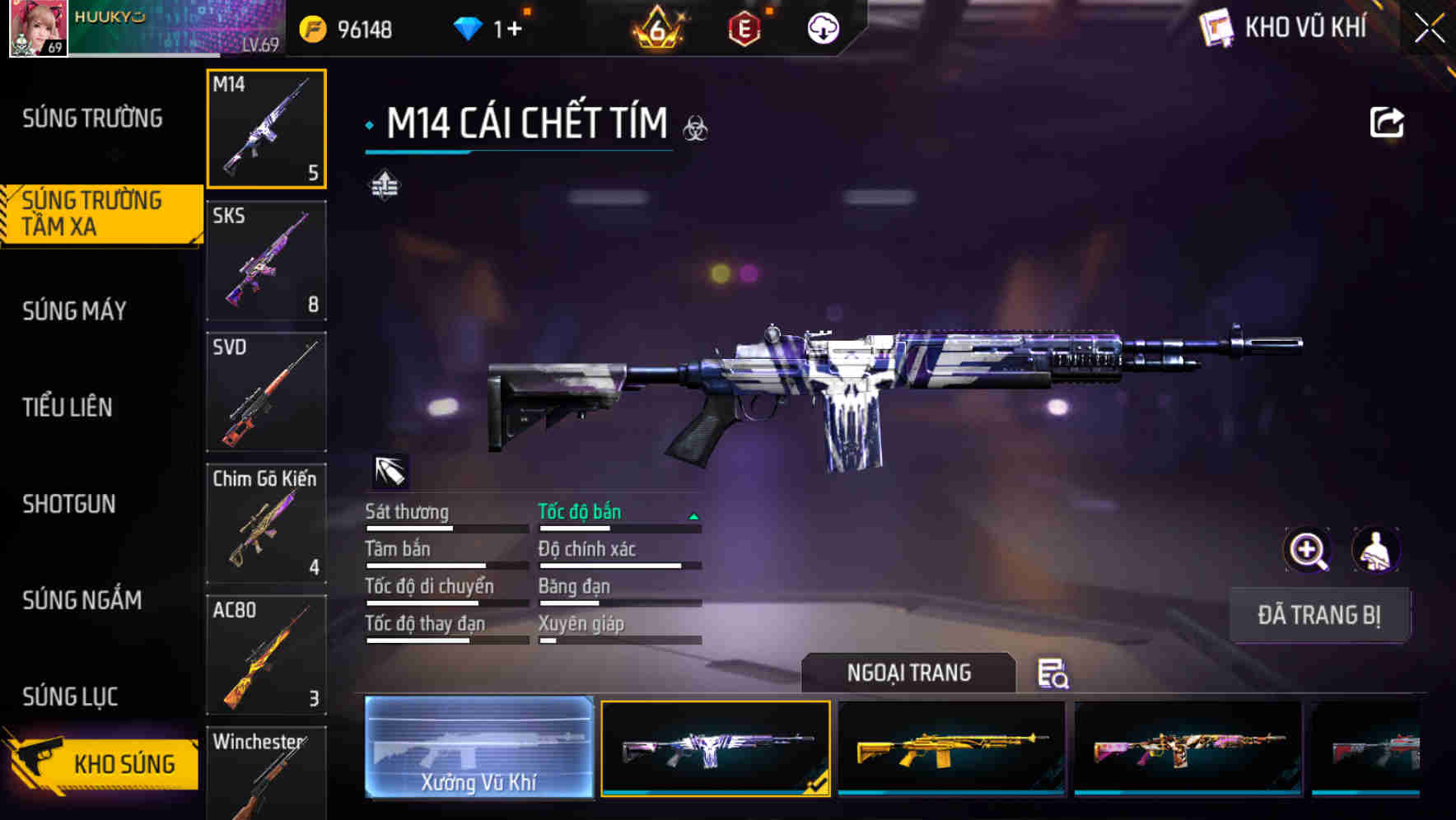Toggle the character preview icon near the zoom button

pyautogui.click(x=1377, y=550)
